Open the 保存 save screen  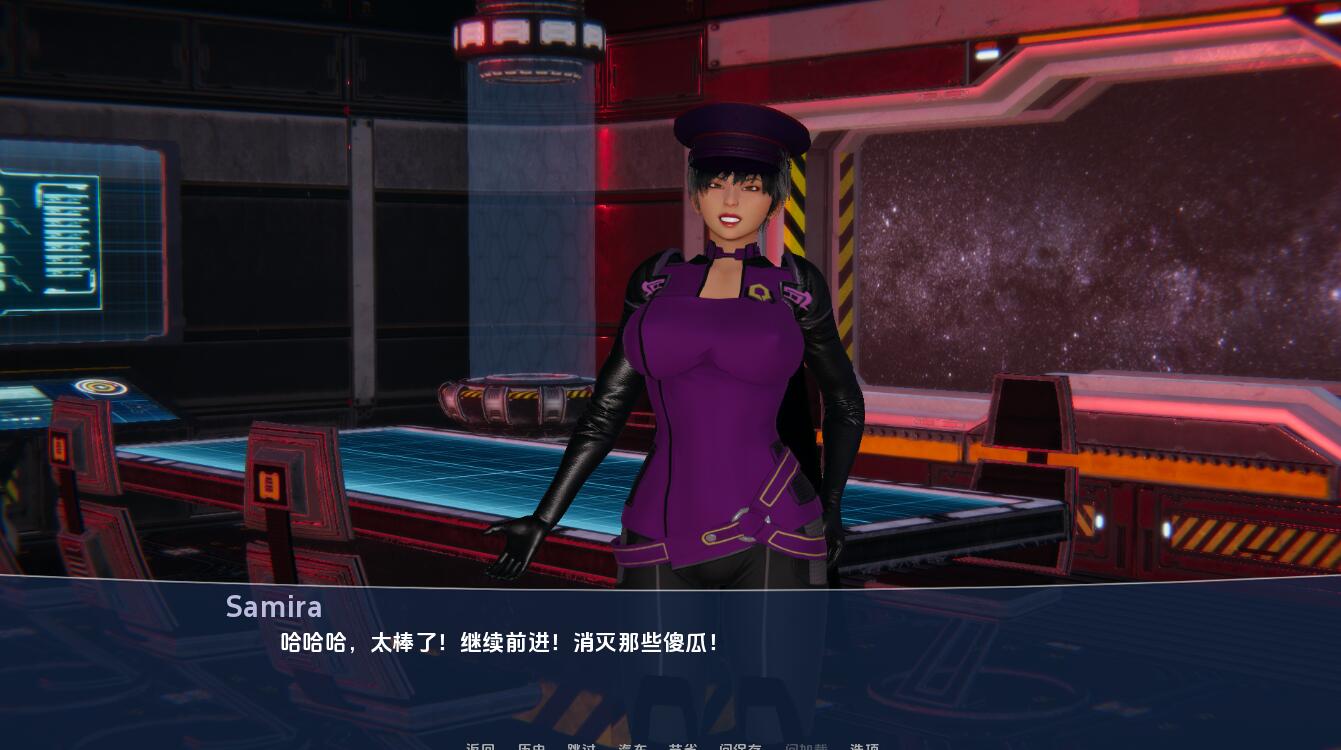click(x=682, y=748)
